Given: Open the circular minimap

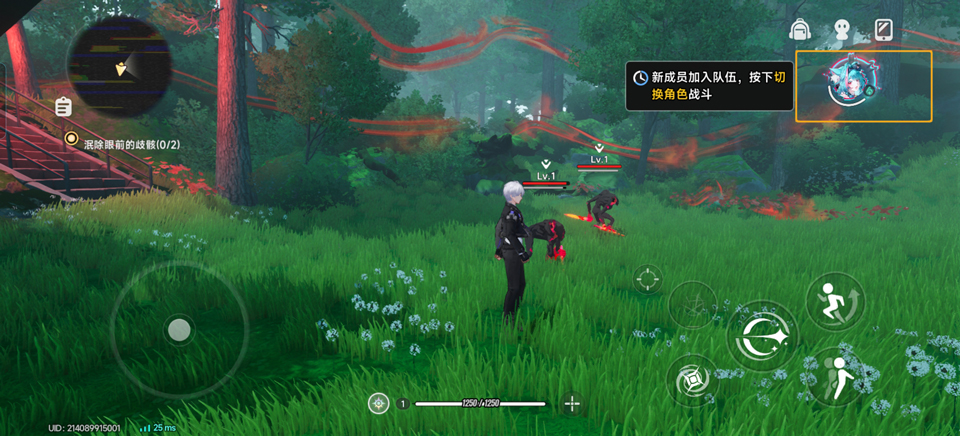Looking at the screenshot, I should (119, 67).
